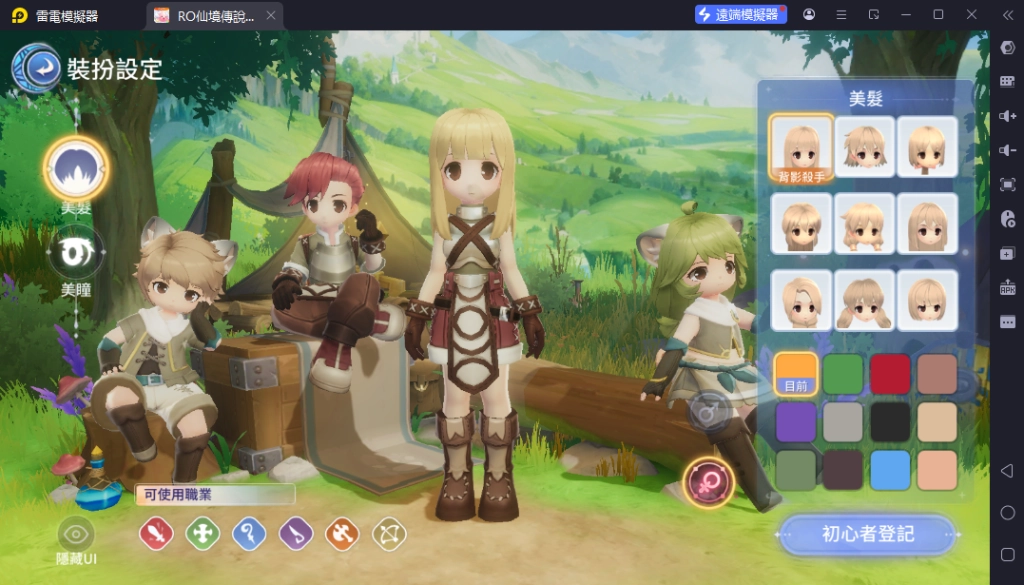Viewport: 1024px width, 585px height.
Task: Go back using the arrow beside 裝扮設定
Action: tap(39, 68)
